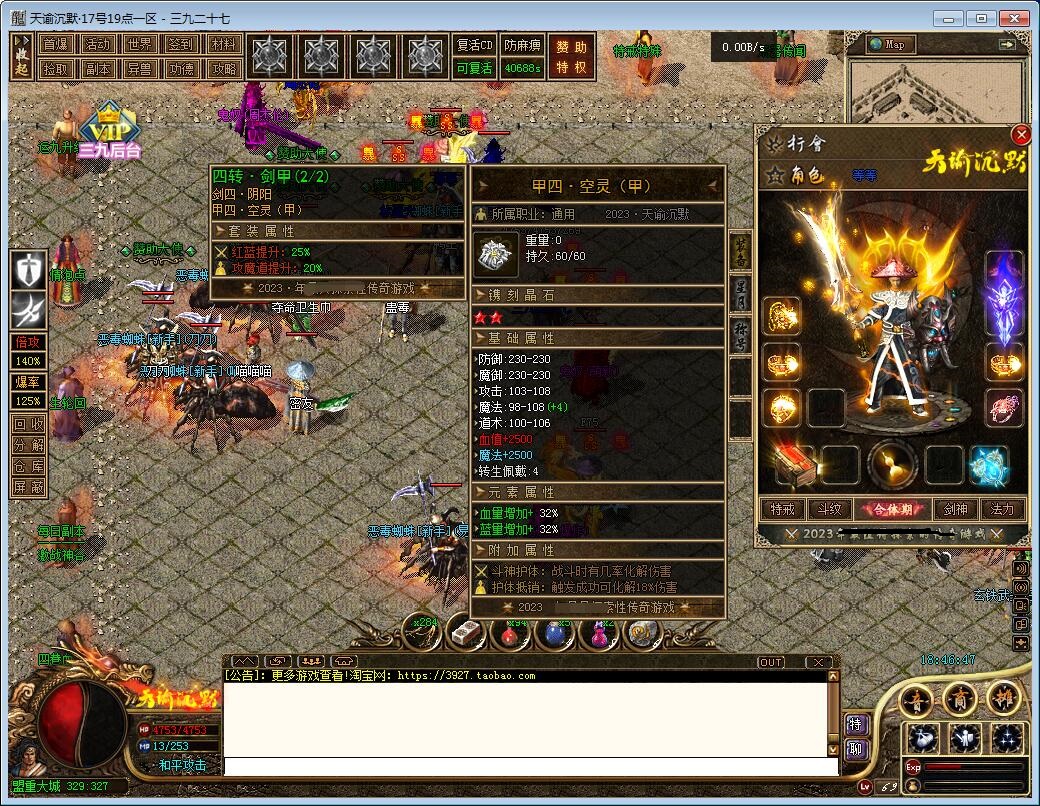Screen dimensions: 1040x806
Task: Toggle the 屏蔽 block option
Action: click(x=28, y=487)
